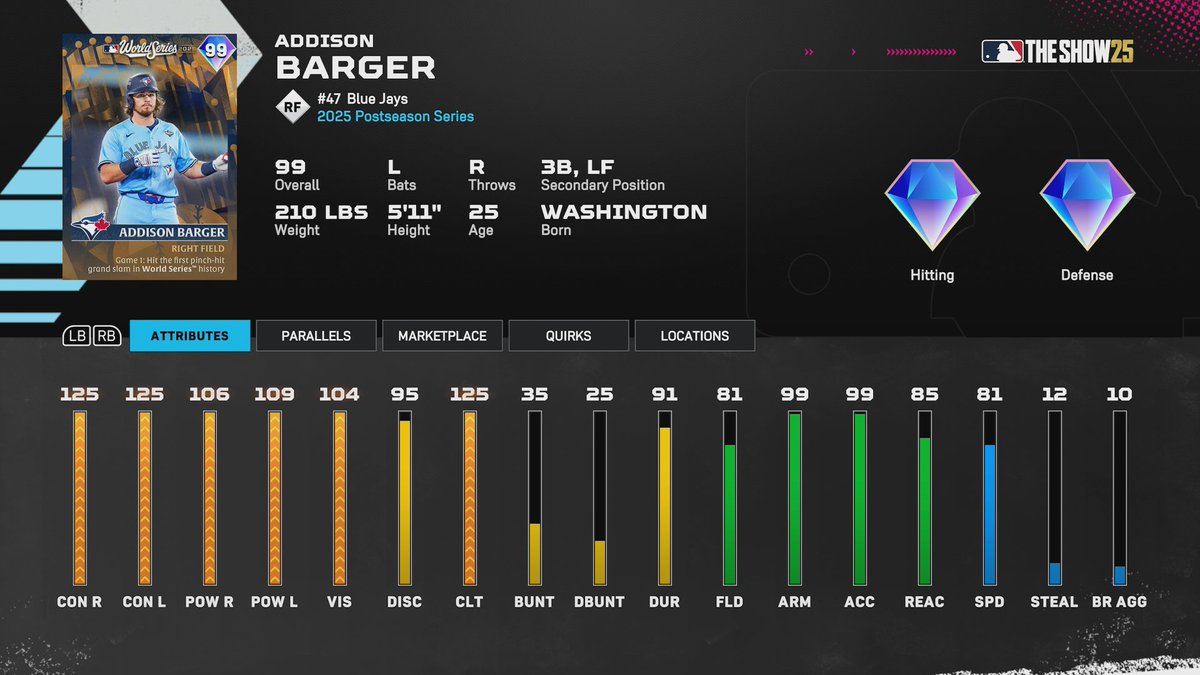Open the Parallels tab

click(316, 336)
